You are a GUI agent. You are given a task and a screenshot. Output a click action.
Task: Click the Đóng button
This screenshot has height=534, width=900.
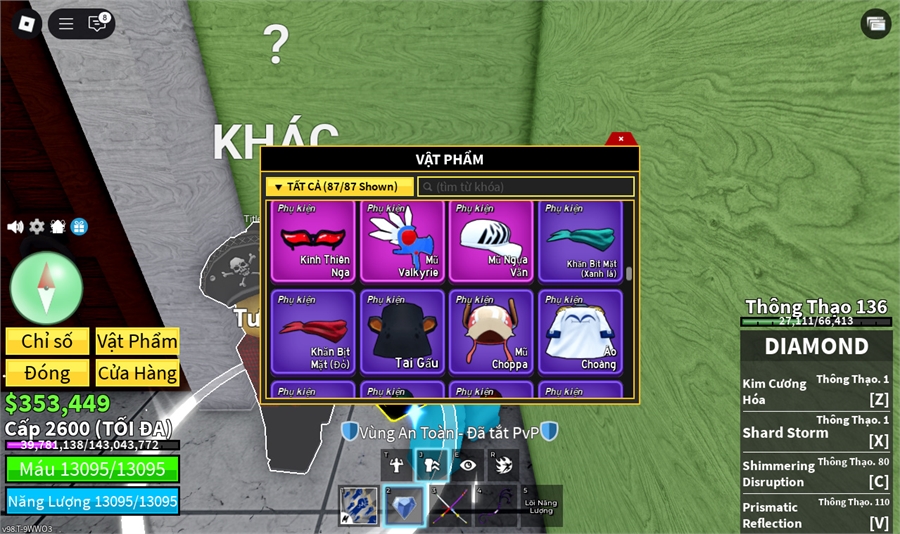47,373
